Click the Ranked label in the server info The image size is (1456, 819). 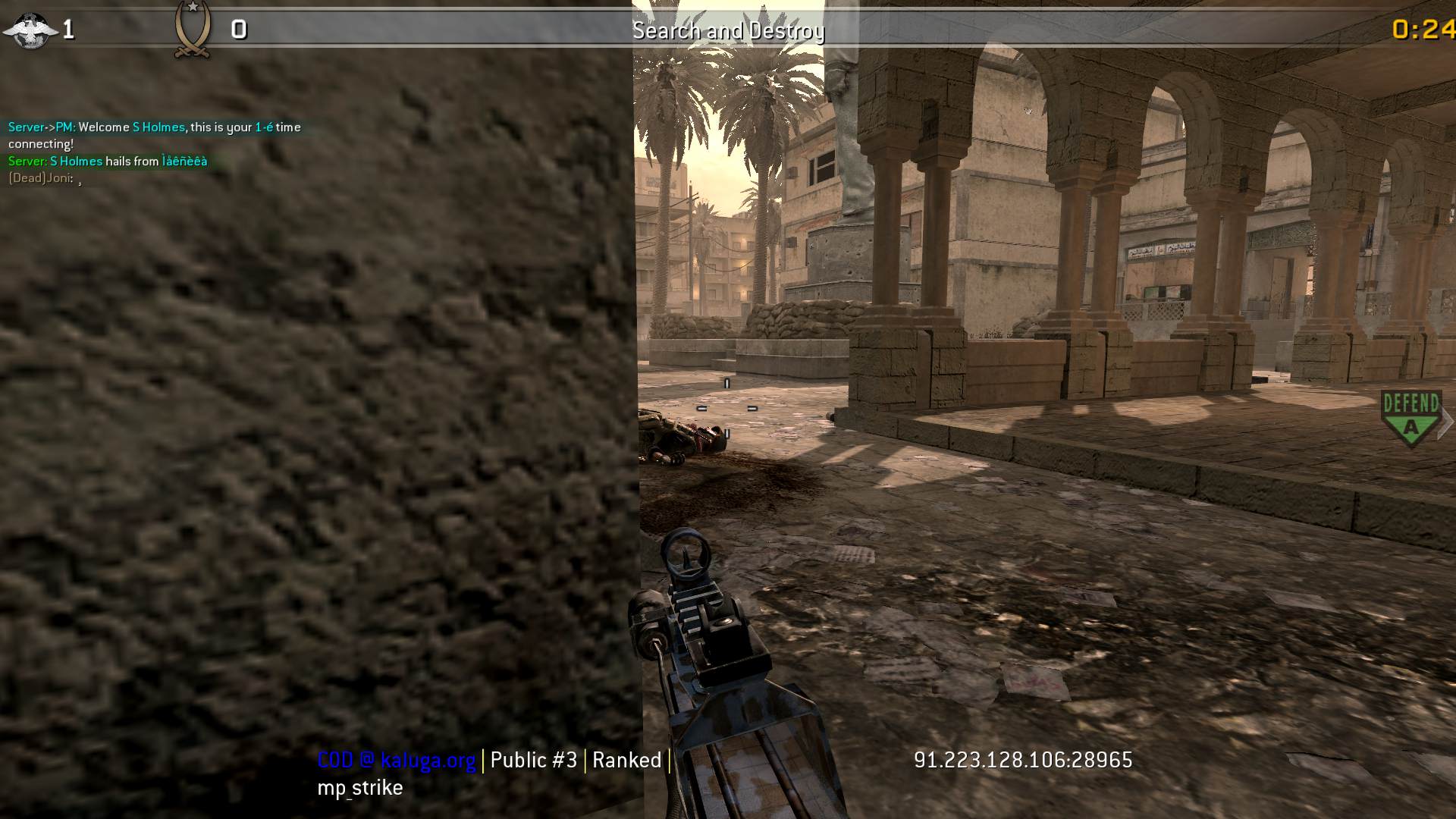tap(626, 760)
